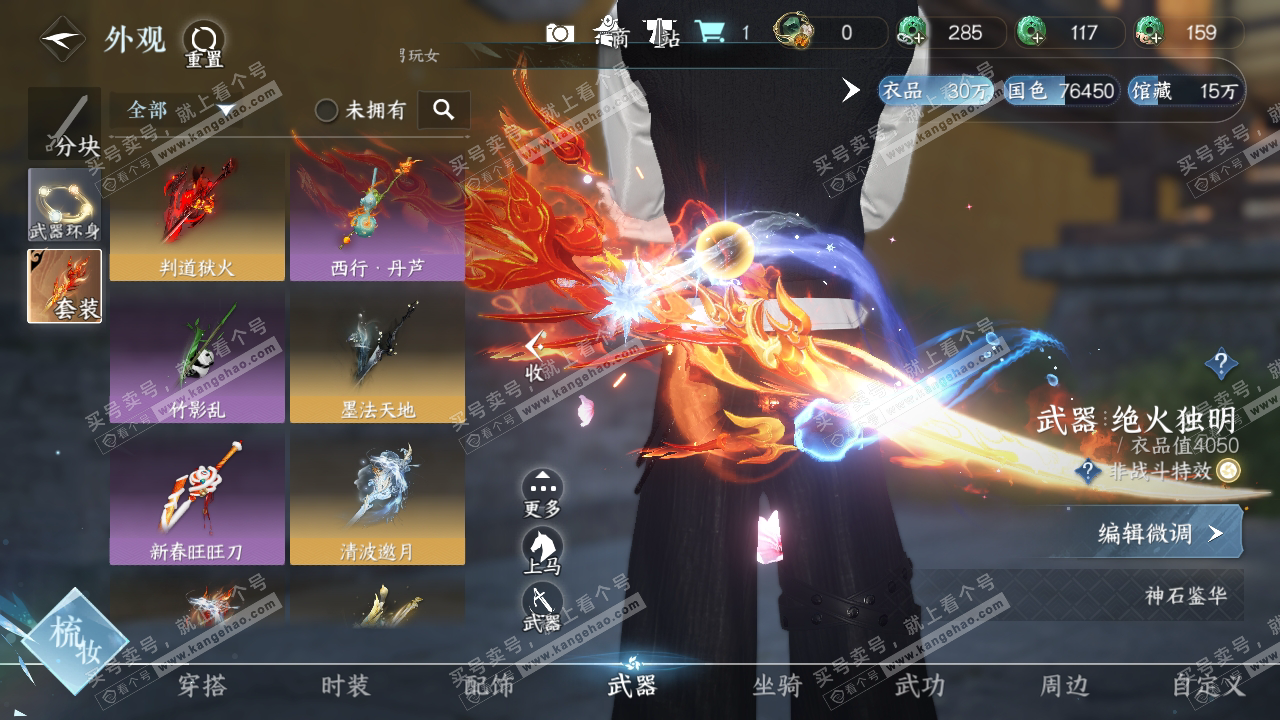Open the weapon search magnifier
Viewport: 1280px width, 720px height.
444,110
